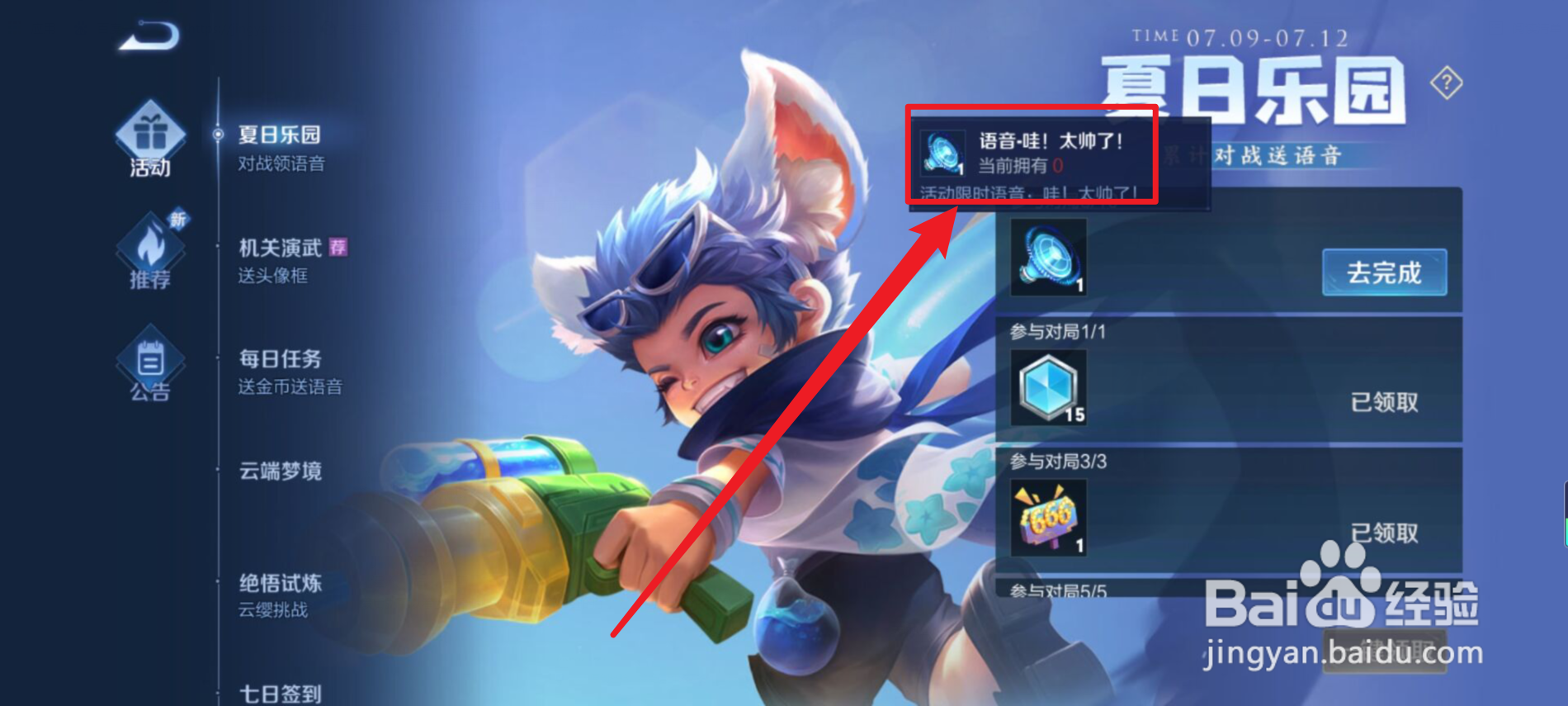The image size is (1568, 706).
Task: Switch to the 夏日乐园 tab
Action: 281,135
